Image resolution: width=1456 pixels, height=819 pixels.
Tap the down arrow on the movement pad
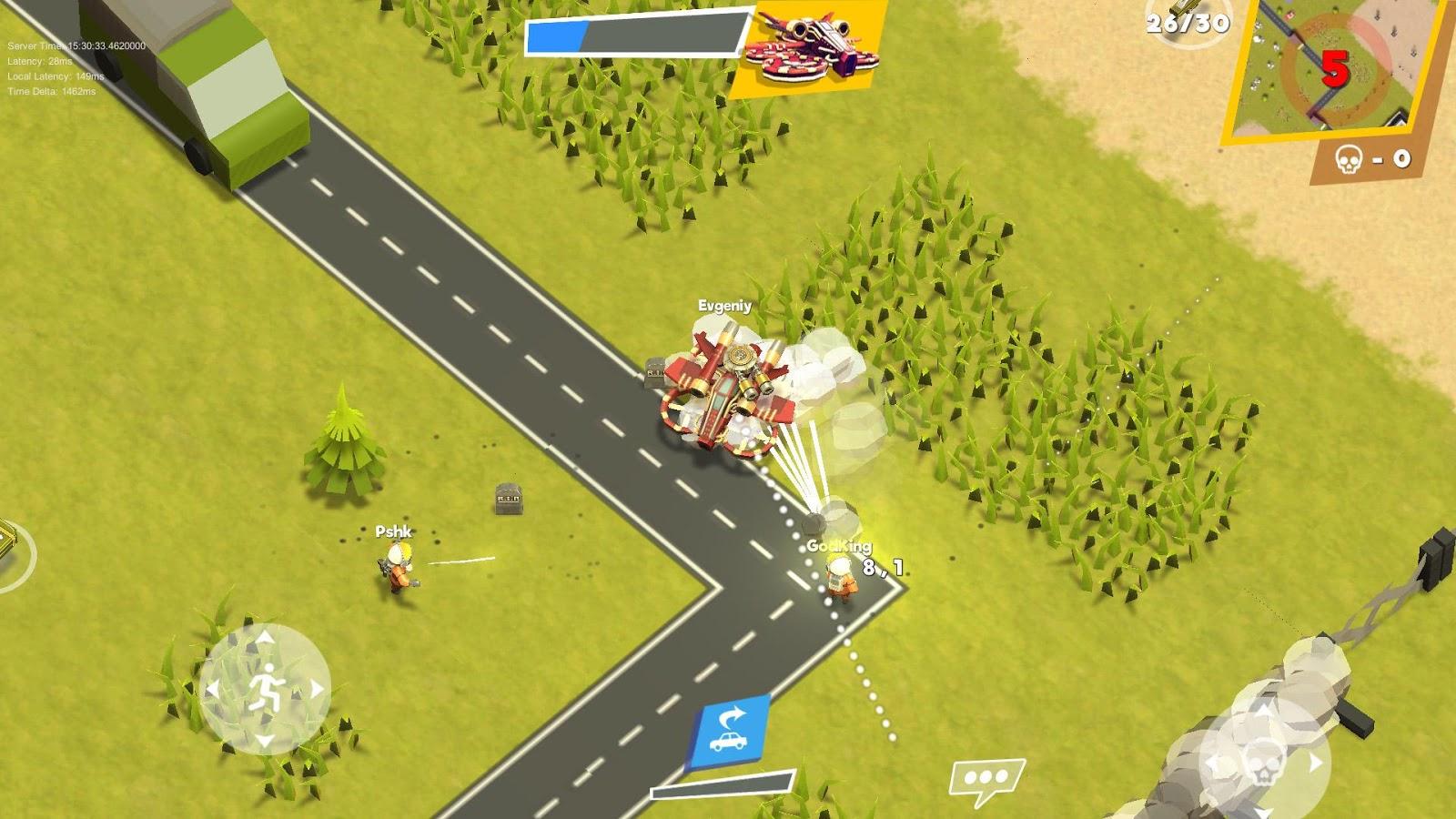click(x=265, y=740)
